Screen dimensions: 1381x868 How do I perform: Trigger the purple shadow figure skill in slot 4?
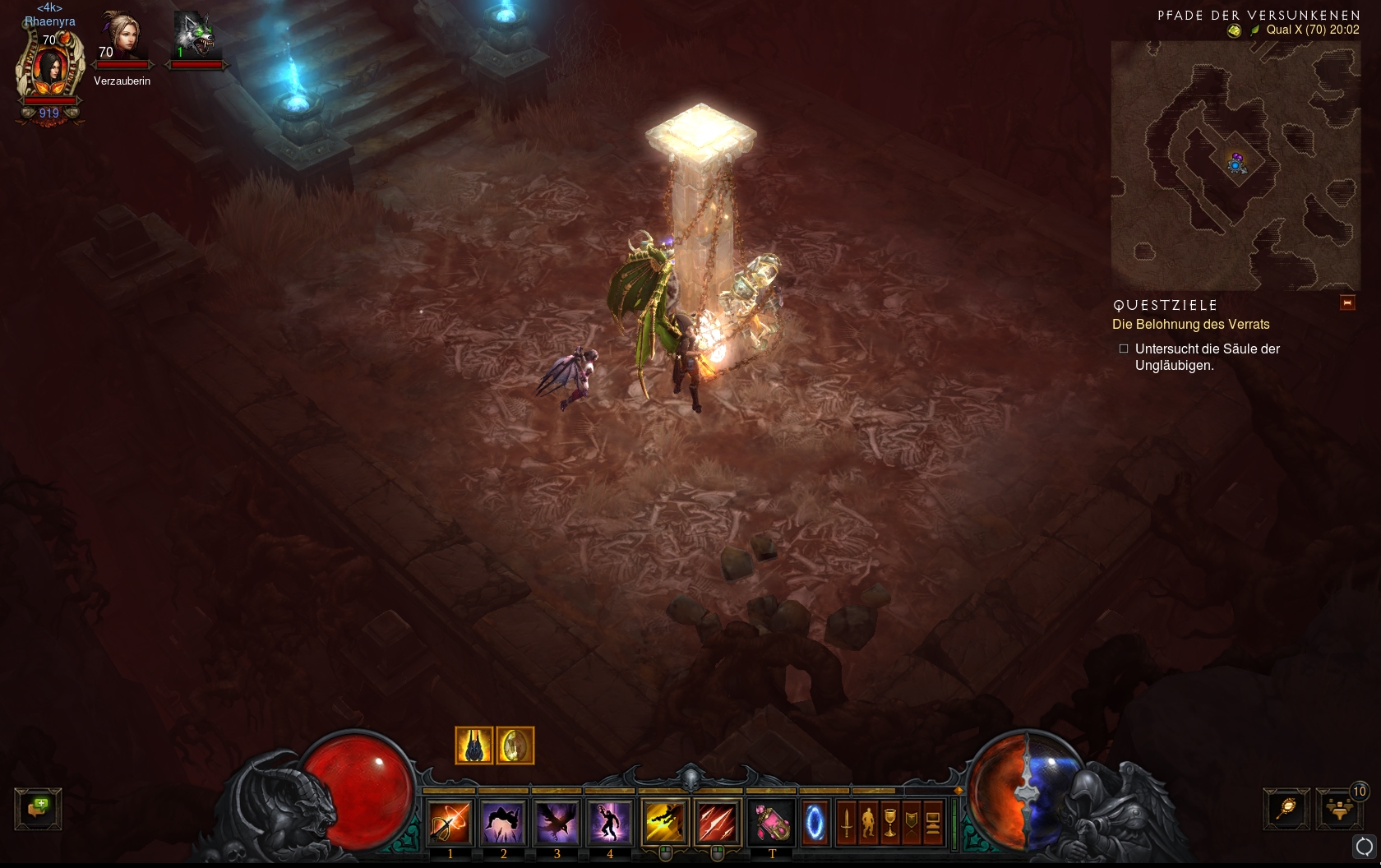click(x=609, y=821)
